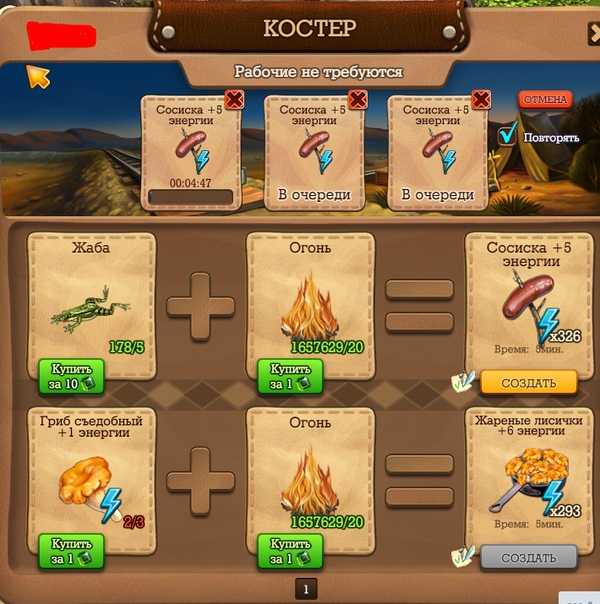Open page 1 of the recipes

[x=306, y=588]
